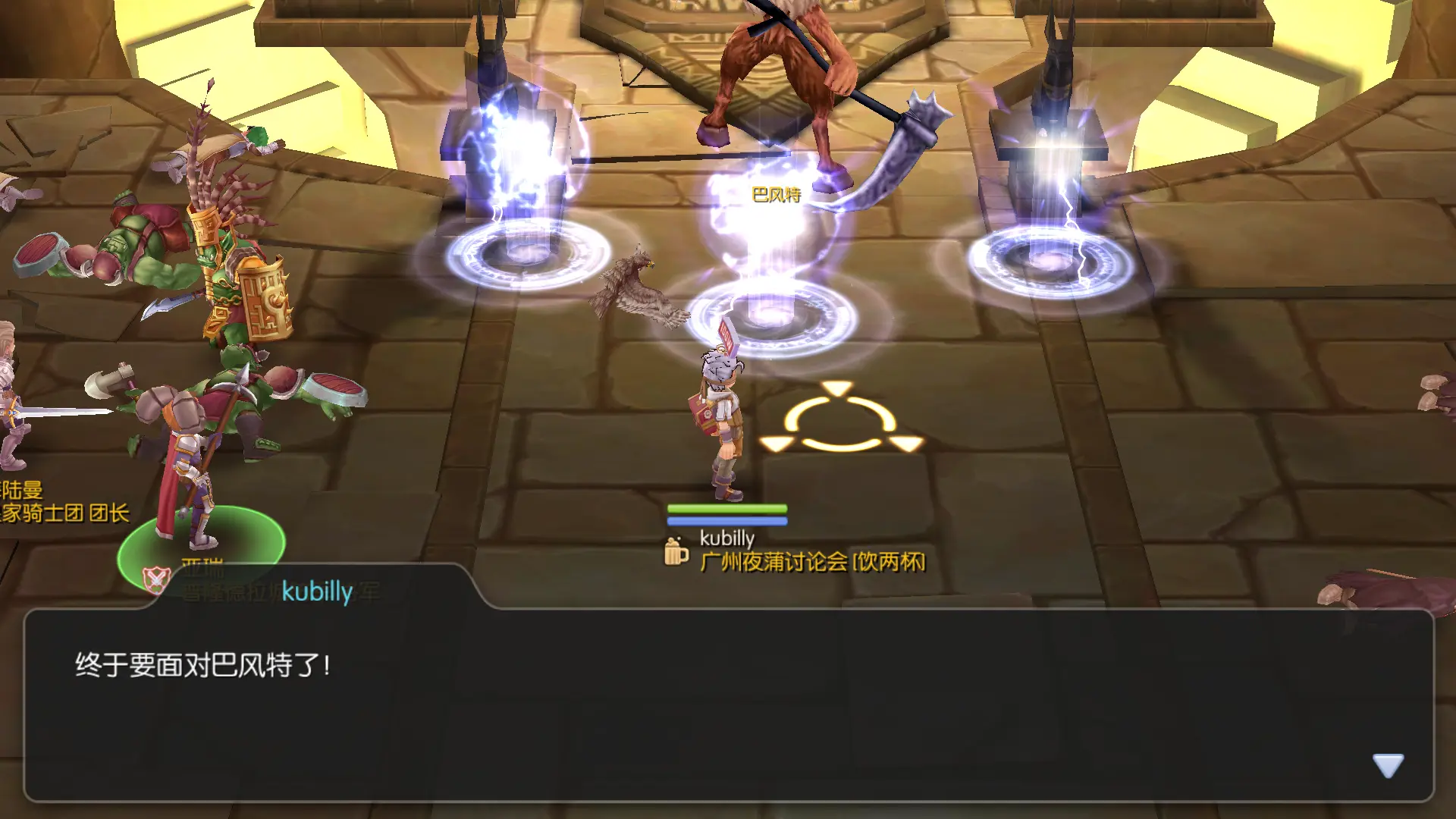
Task: Advance dialogue with the blue down arrow
Action: click(1388, 765)
